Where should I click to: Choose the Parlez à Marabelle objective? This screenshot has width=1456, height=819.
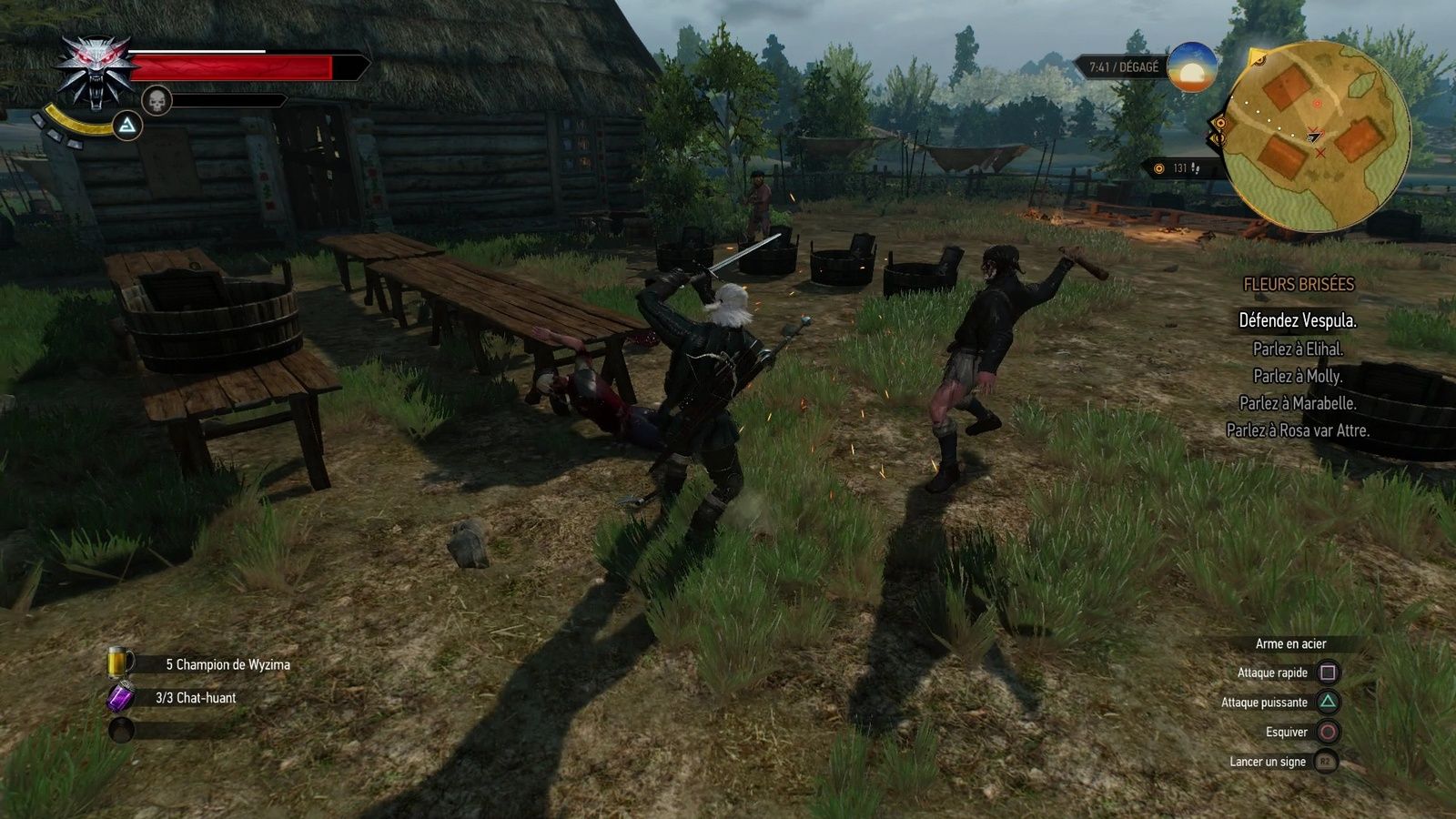pos(1298,403)
